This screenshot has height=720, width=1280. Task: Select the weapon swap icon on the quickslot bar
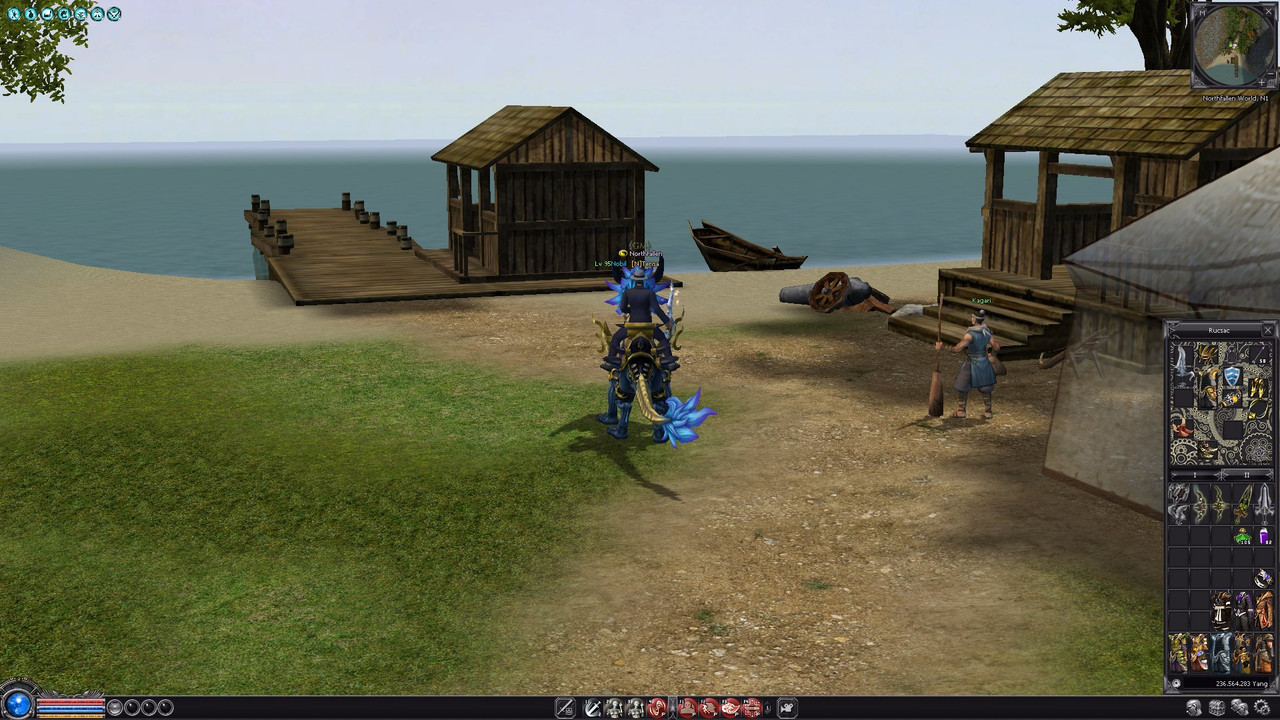[x=566, y=707]
